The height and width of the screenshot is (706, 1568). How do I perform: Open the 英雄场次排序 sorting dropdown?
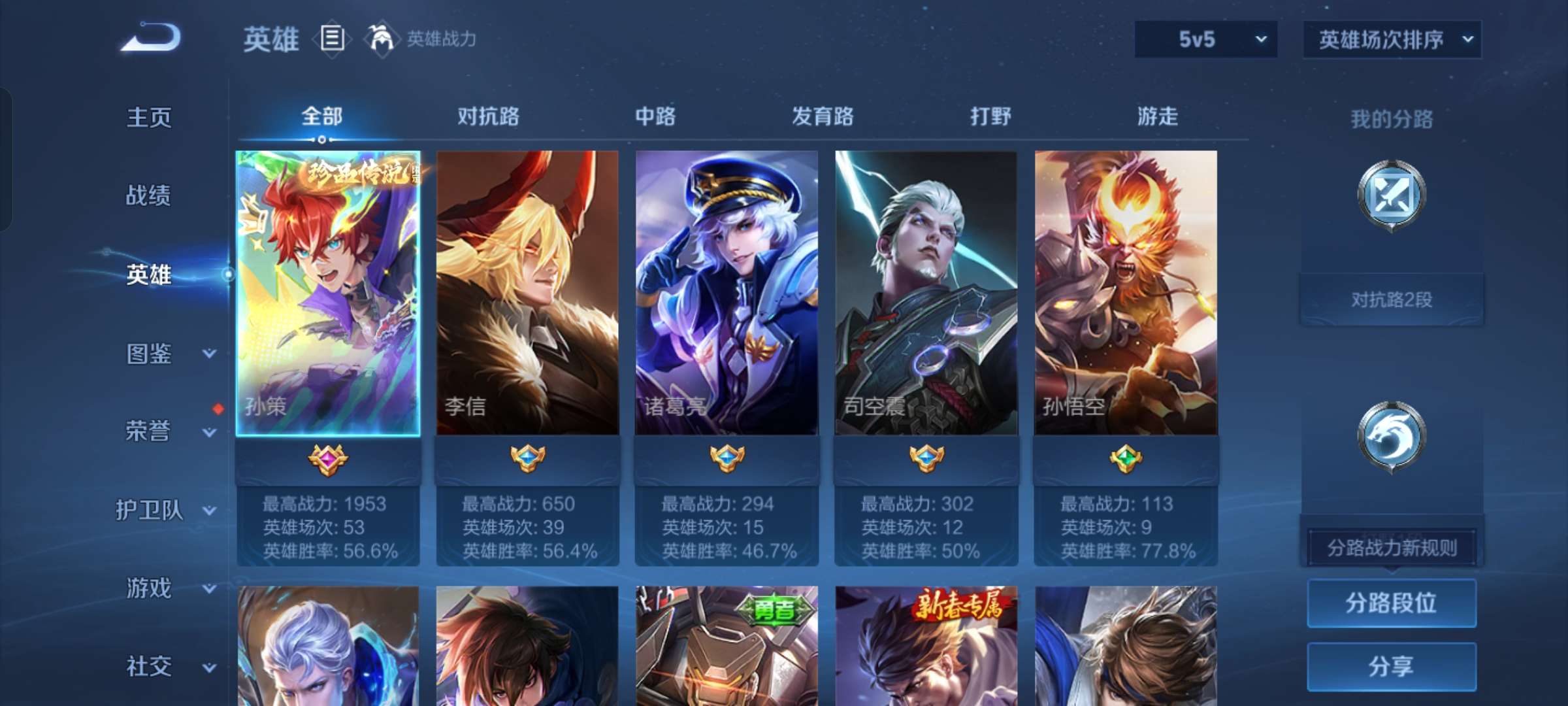[1392, 39]
